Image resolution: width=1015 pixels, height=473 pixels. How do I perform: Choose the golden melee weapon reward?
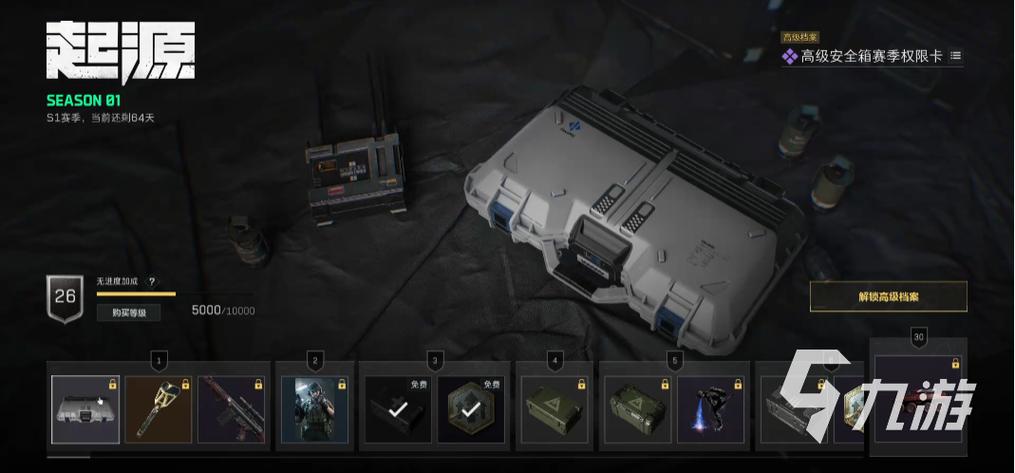[x=158, y=409]
